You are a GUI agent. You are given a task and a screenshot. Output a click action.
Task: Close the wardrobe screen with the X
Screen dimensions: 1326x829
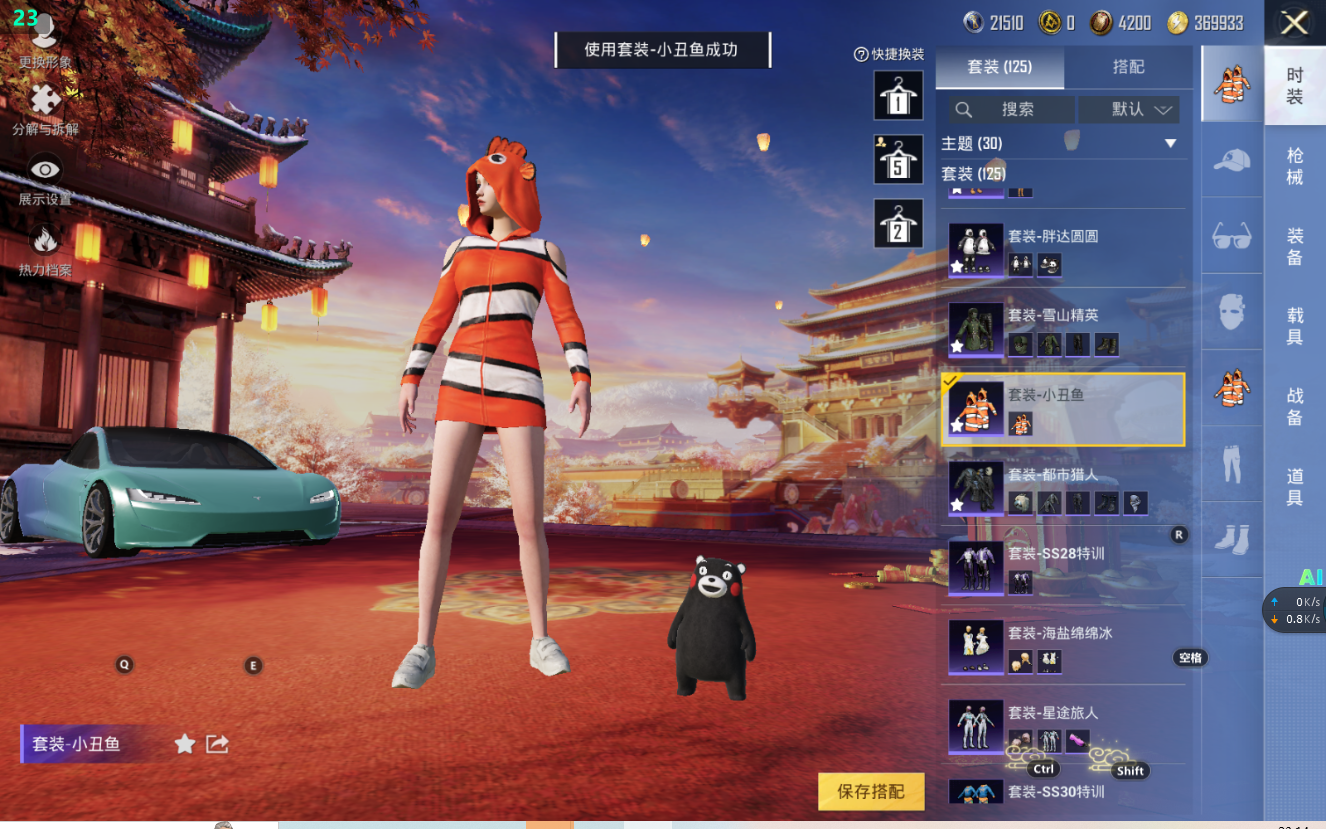(1294, 23)
